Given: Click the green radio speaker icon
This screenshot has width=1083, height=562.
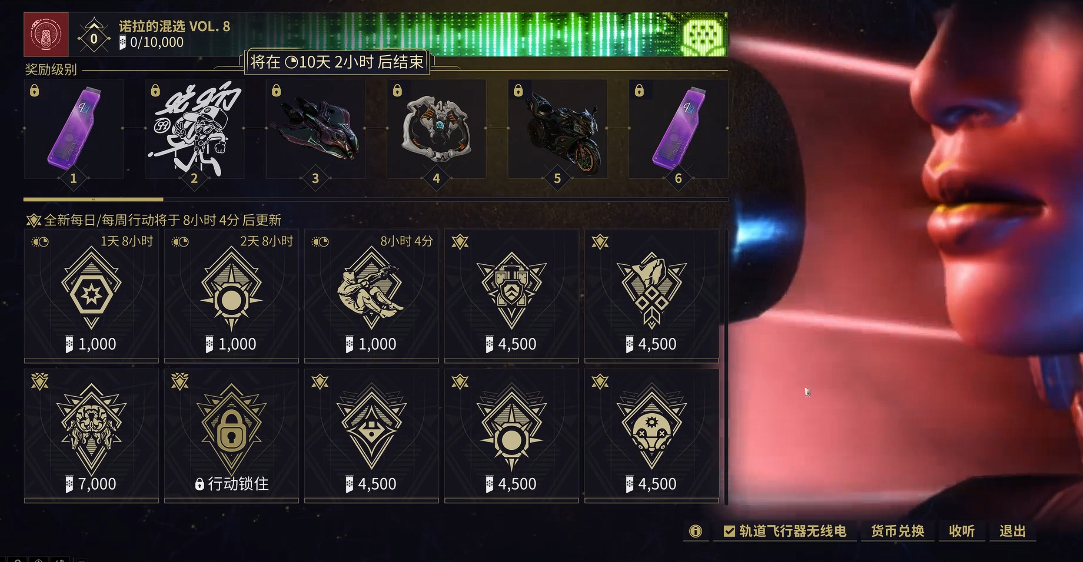Looking at the screenshot, I should (x=701, y=37).
